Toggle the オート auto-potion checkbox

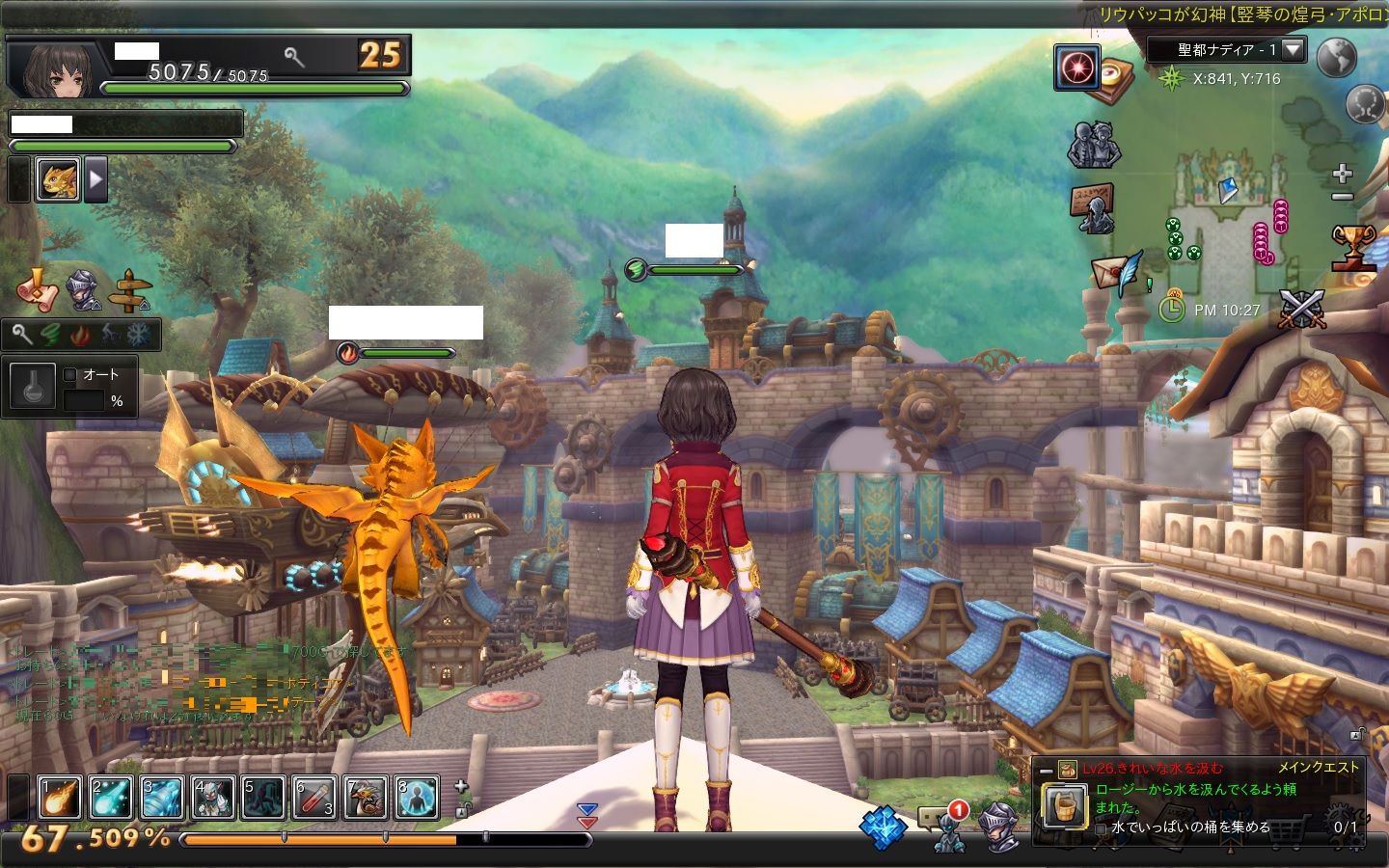tap(69, 374)
